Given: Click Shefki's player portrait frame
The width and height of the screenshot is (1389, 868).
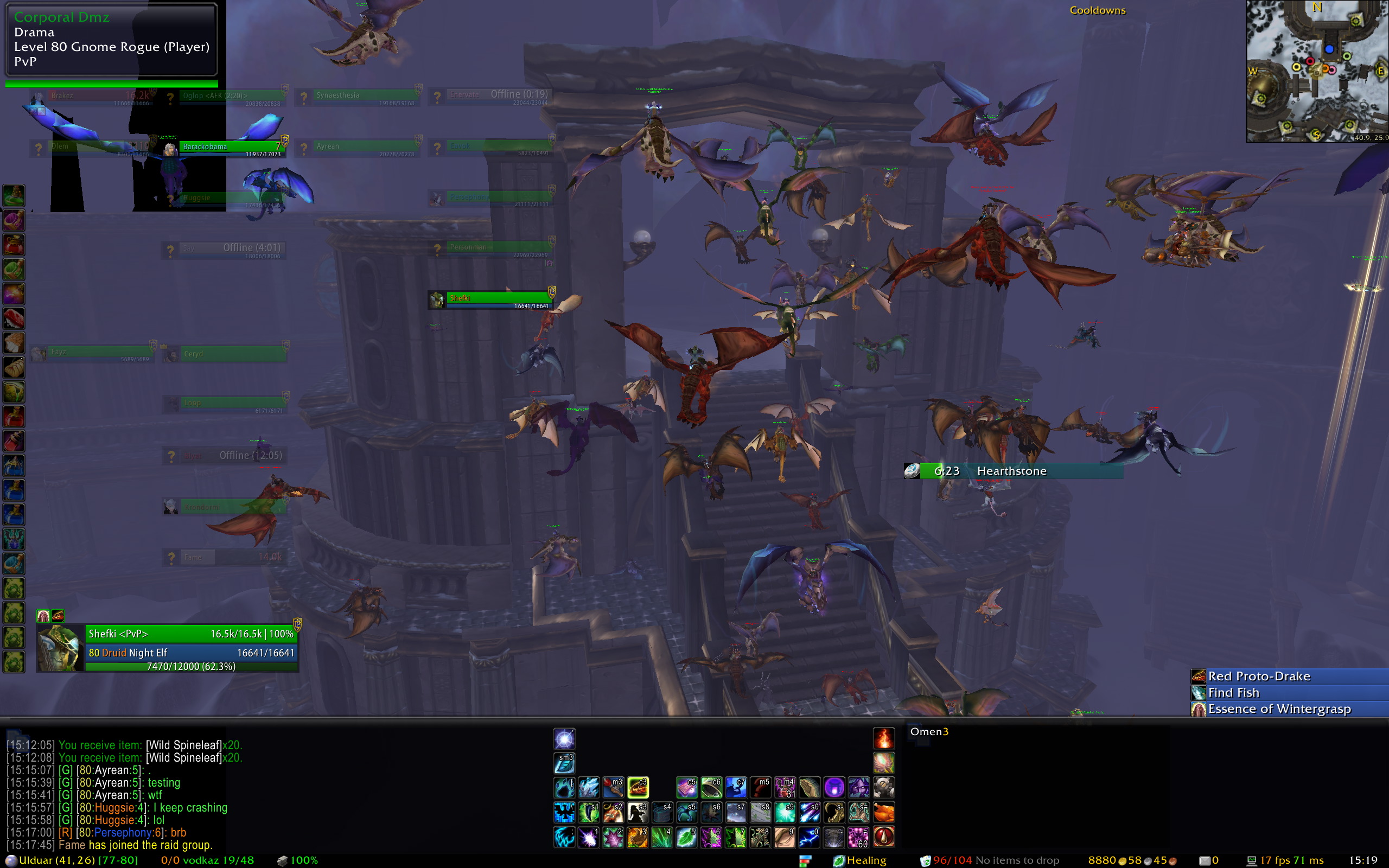Looking at the screenshot, I should click(x=60, y=649).
